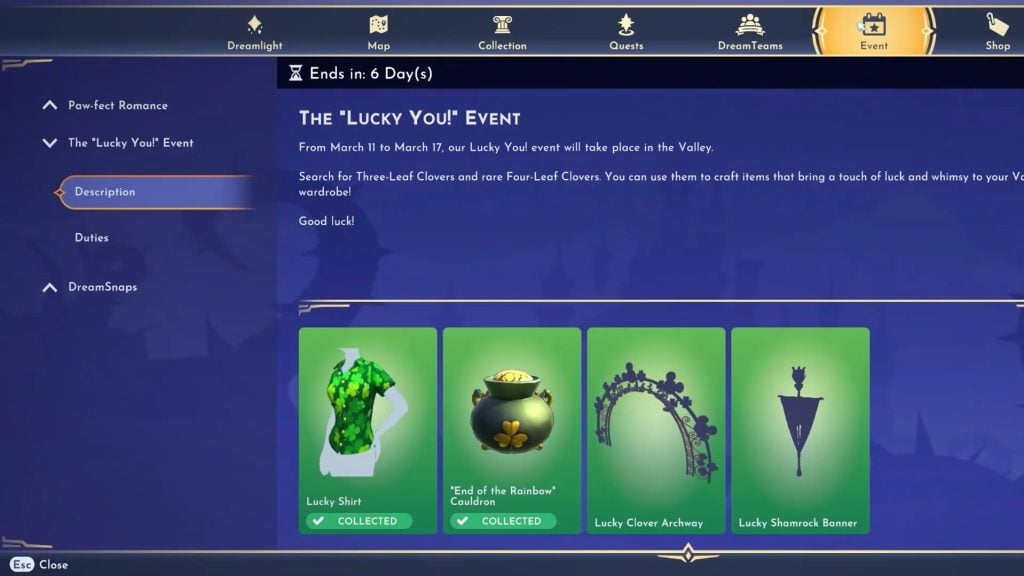Select the Lucky Shamrock Banner reward
The image size is (1024, 576).
[x=799, y=430]
